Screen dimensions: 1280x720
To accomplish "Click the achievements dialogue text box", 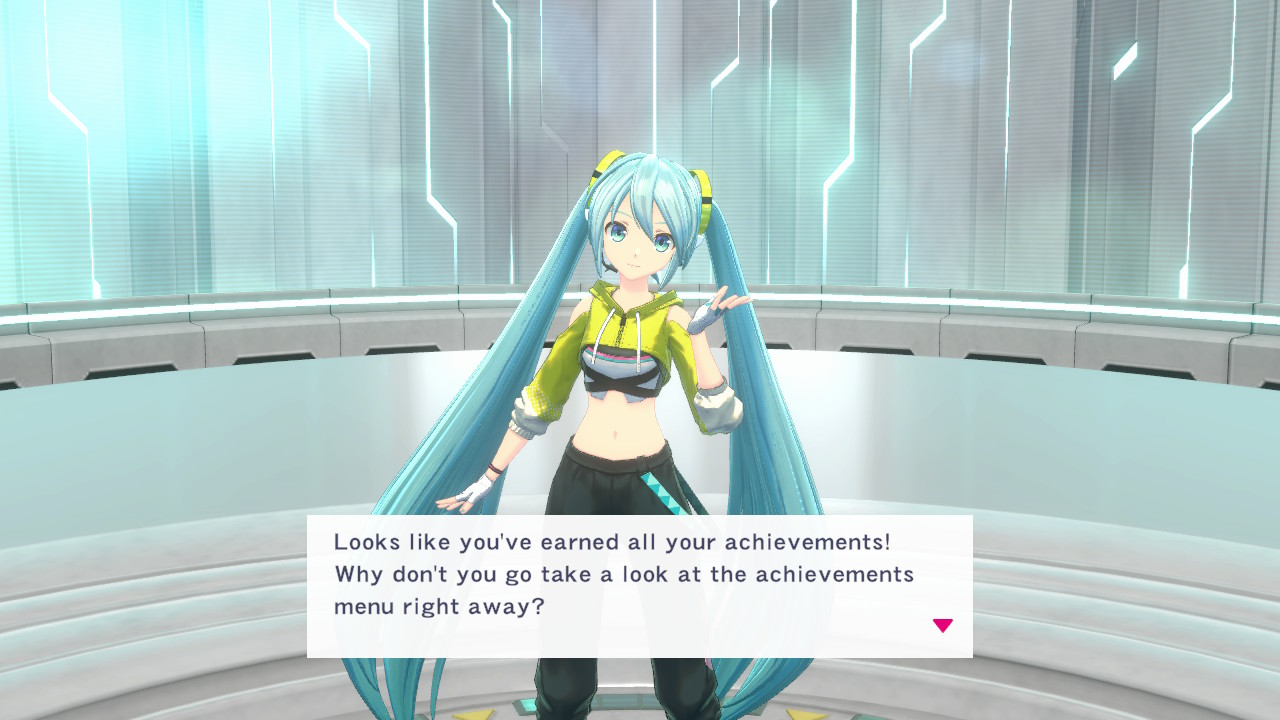I will point(639,586).
